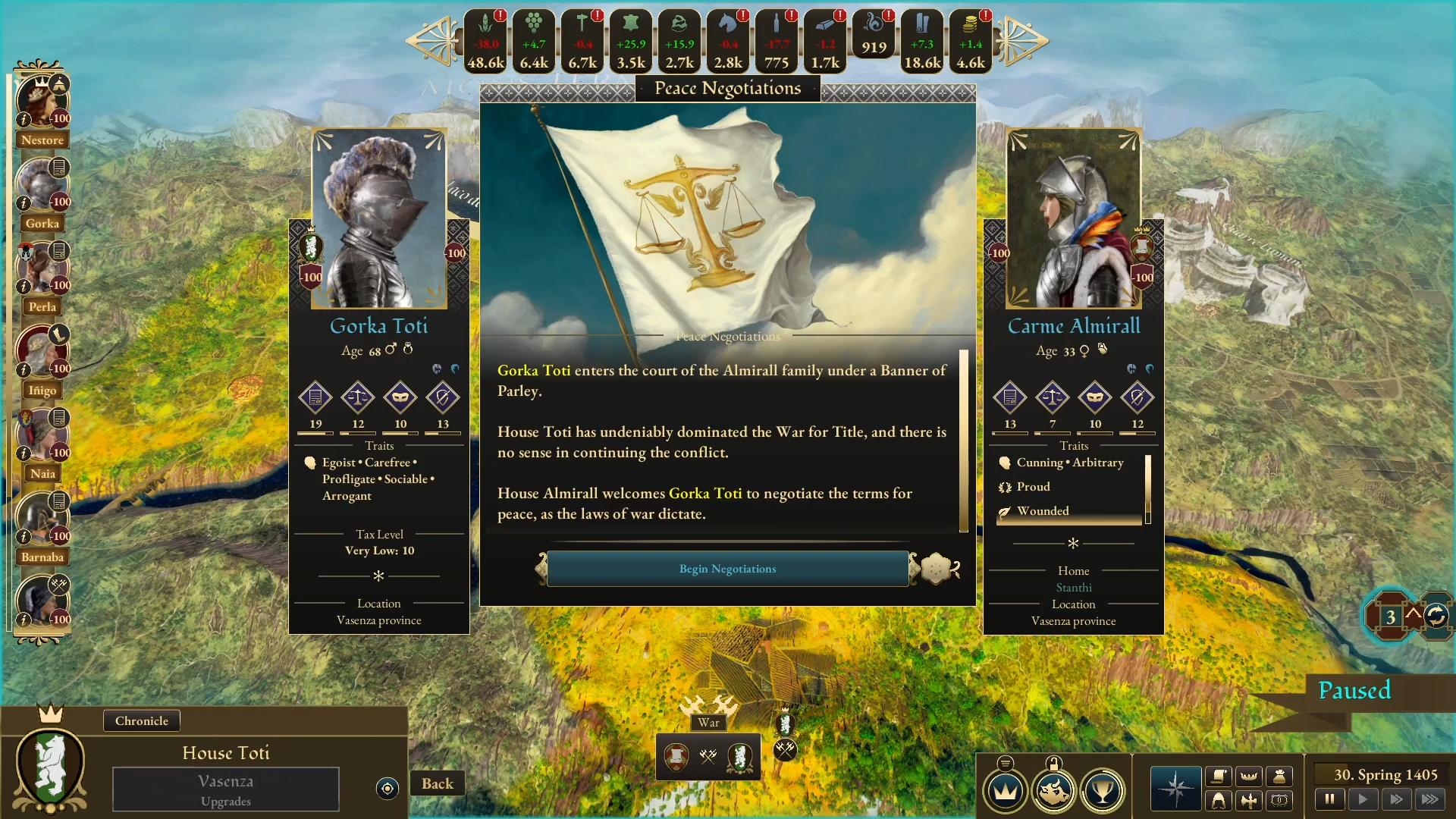Click the money bag economy icon

[x=1279, y=776]
